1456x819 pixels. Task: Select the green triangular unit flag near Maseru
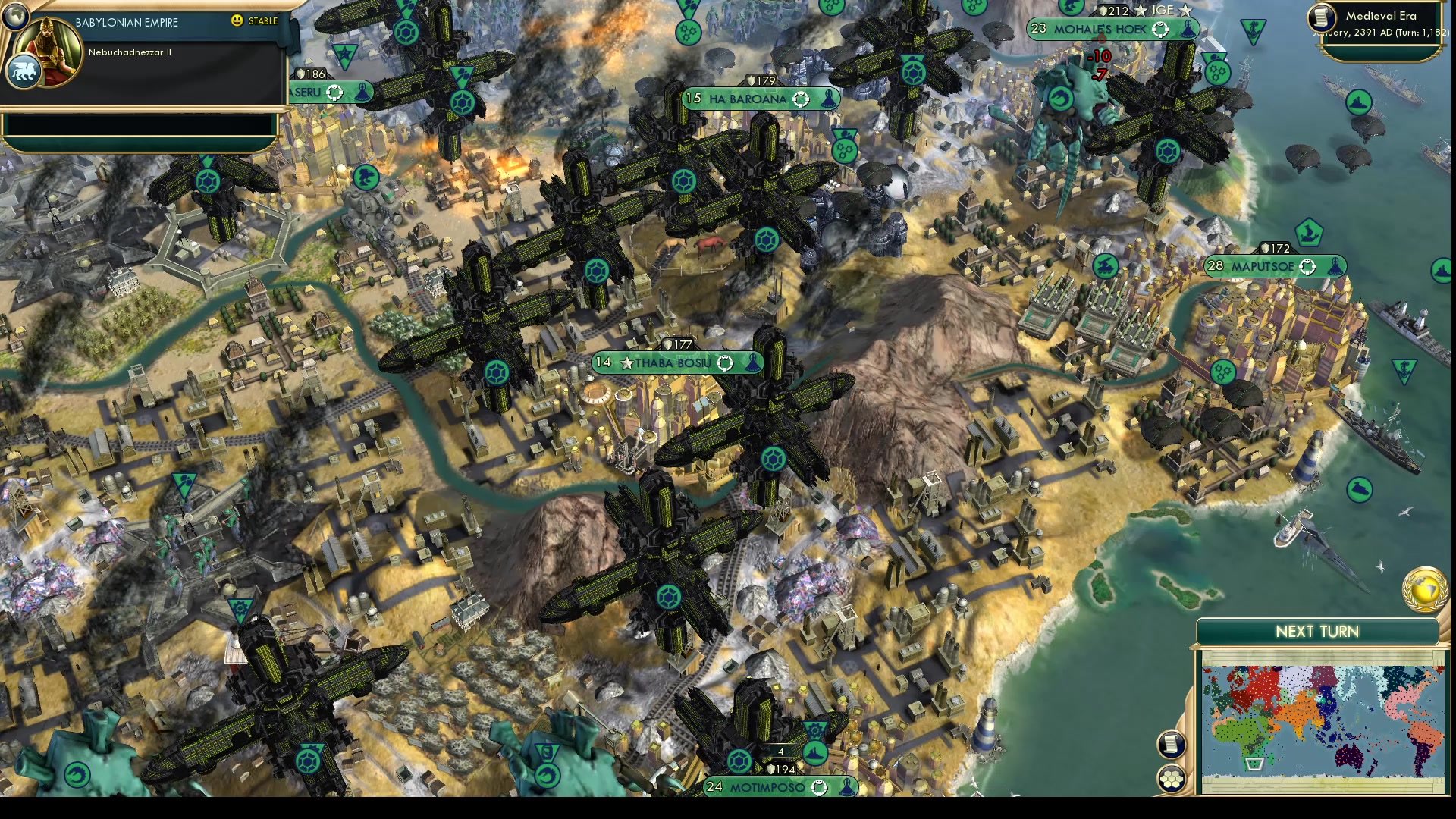(x=345, y=55)
